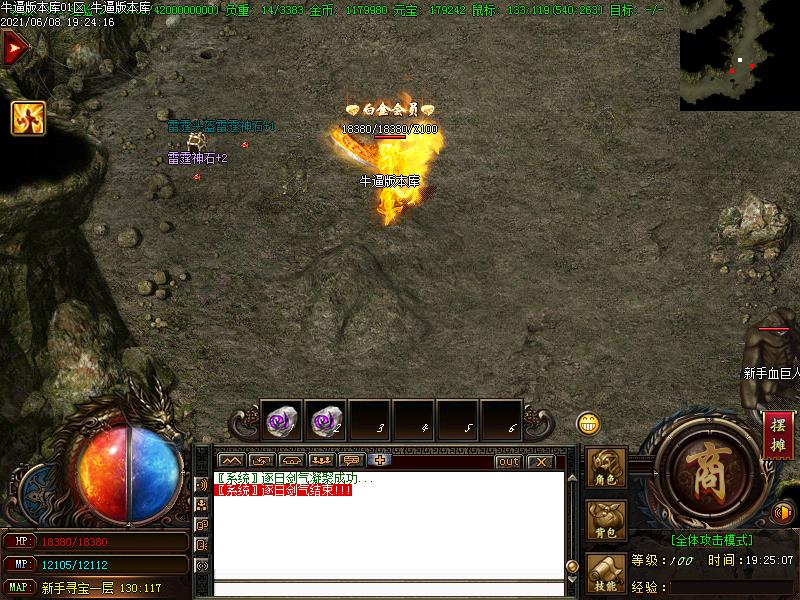
Task: Open the 摆摊 stall button
Action: [x=778, y=435]
